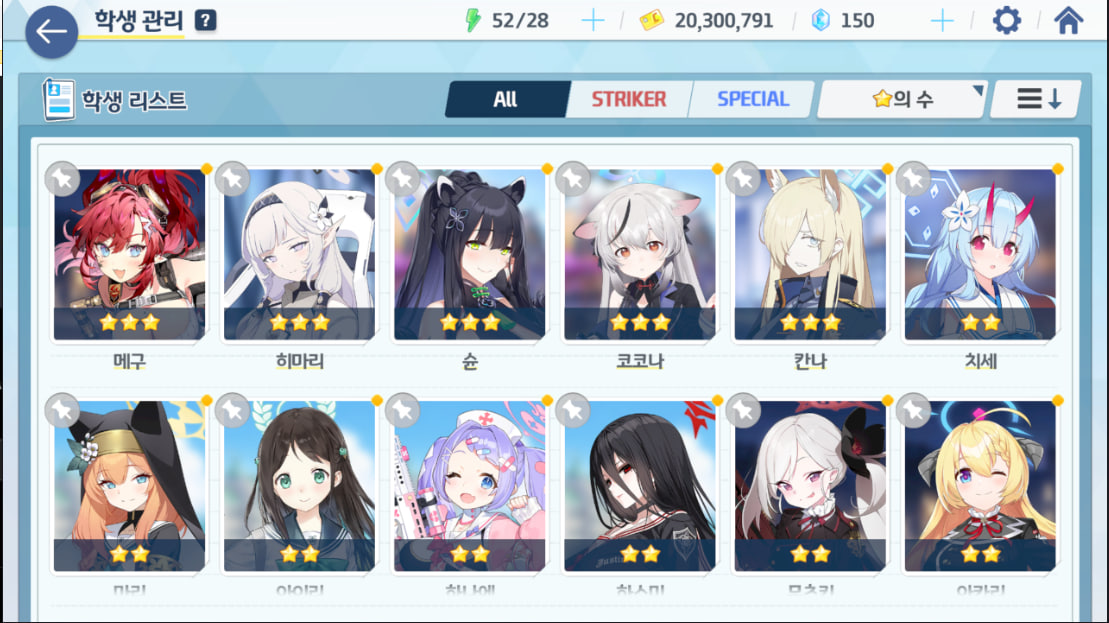This screenshot has width=1109, height=623.
Task: Add blue gems with the plus button
Action: tap(941, 20)
